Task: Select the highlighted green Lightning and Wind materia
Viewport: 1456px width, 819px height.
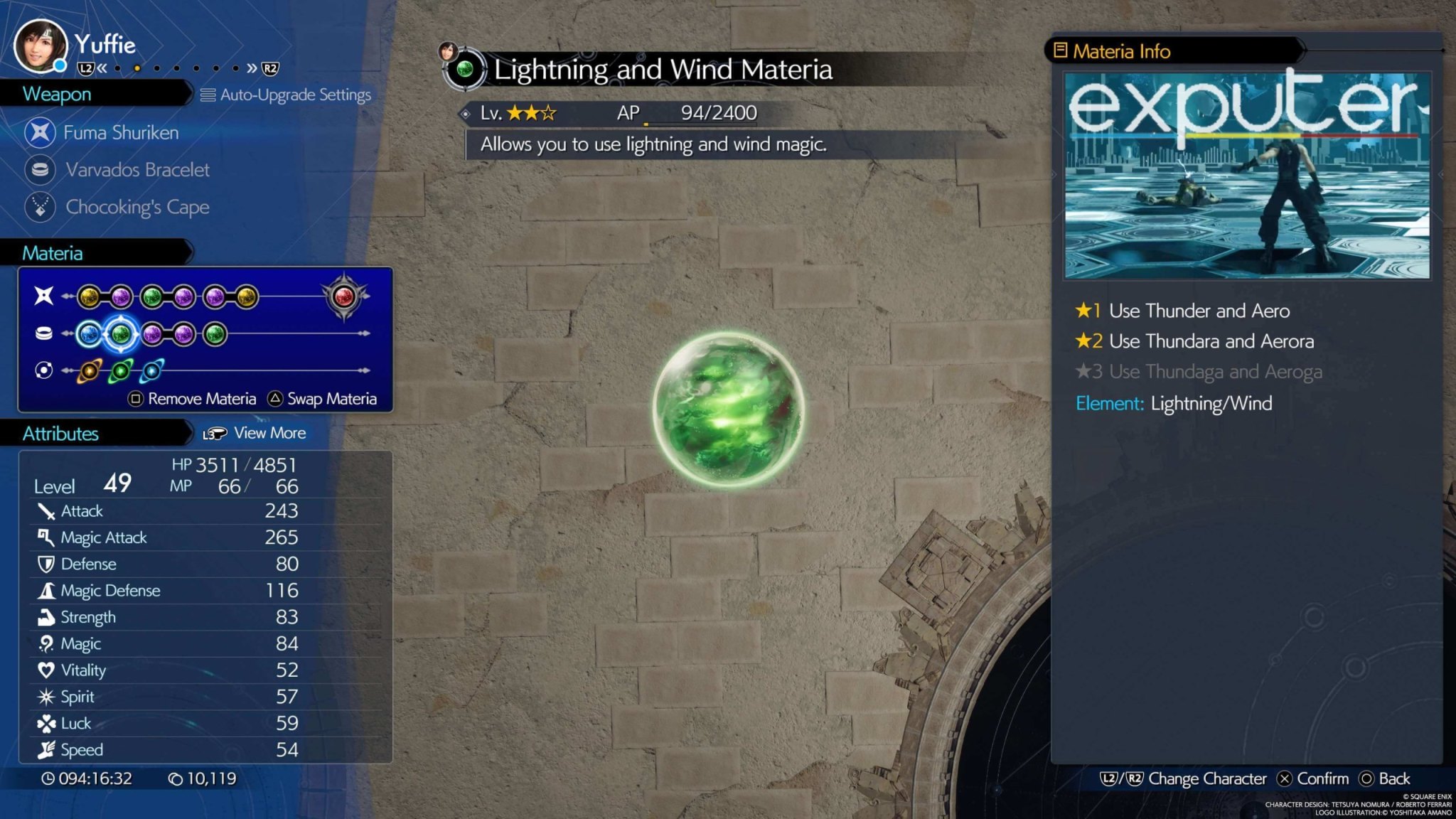Action: click(x=121, y=333)
